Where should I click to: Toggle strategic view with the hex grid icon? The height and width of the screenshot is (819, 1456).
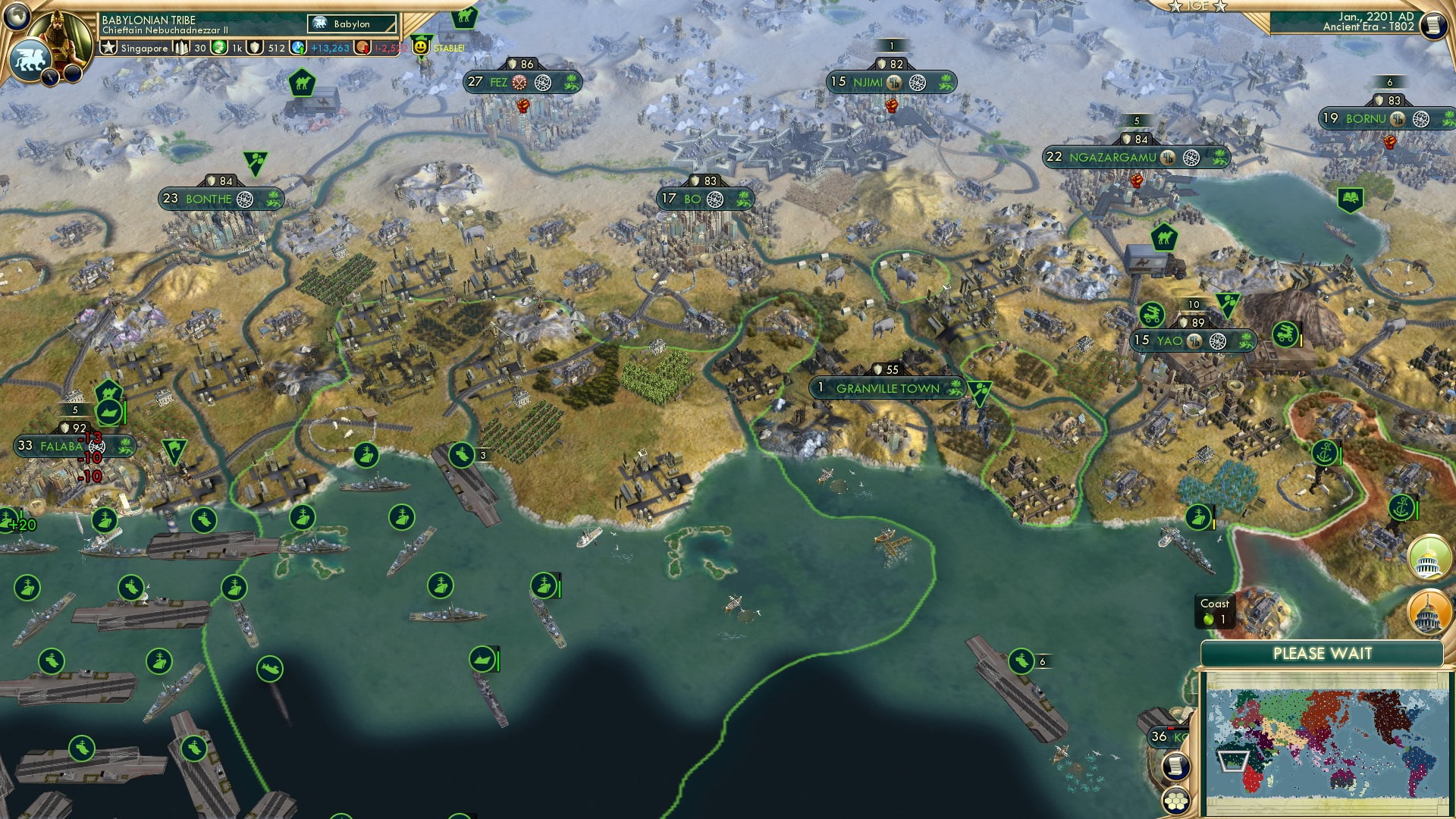(x=1176, y=802)
